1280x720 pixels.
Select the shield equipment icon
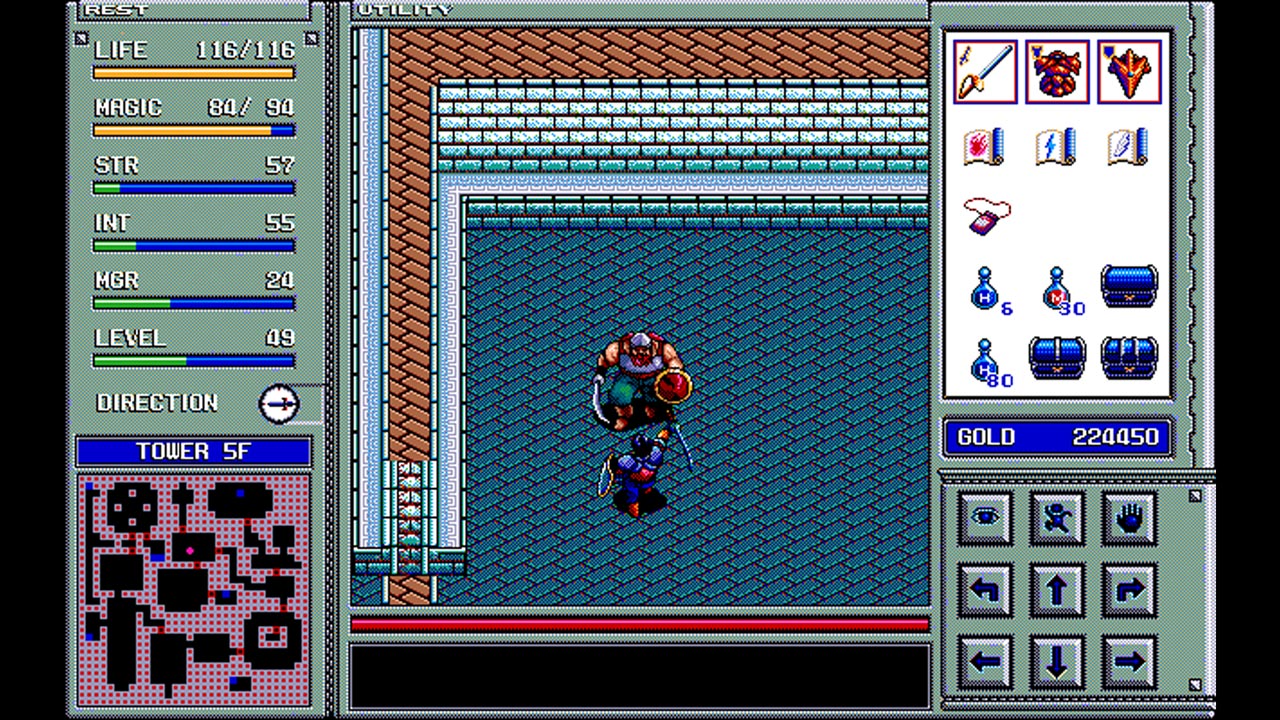1128,70
